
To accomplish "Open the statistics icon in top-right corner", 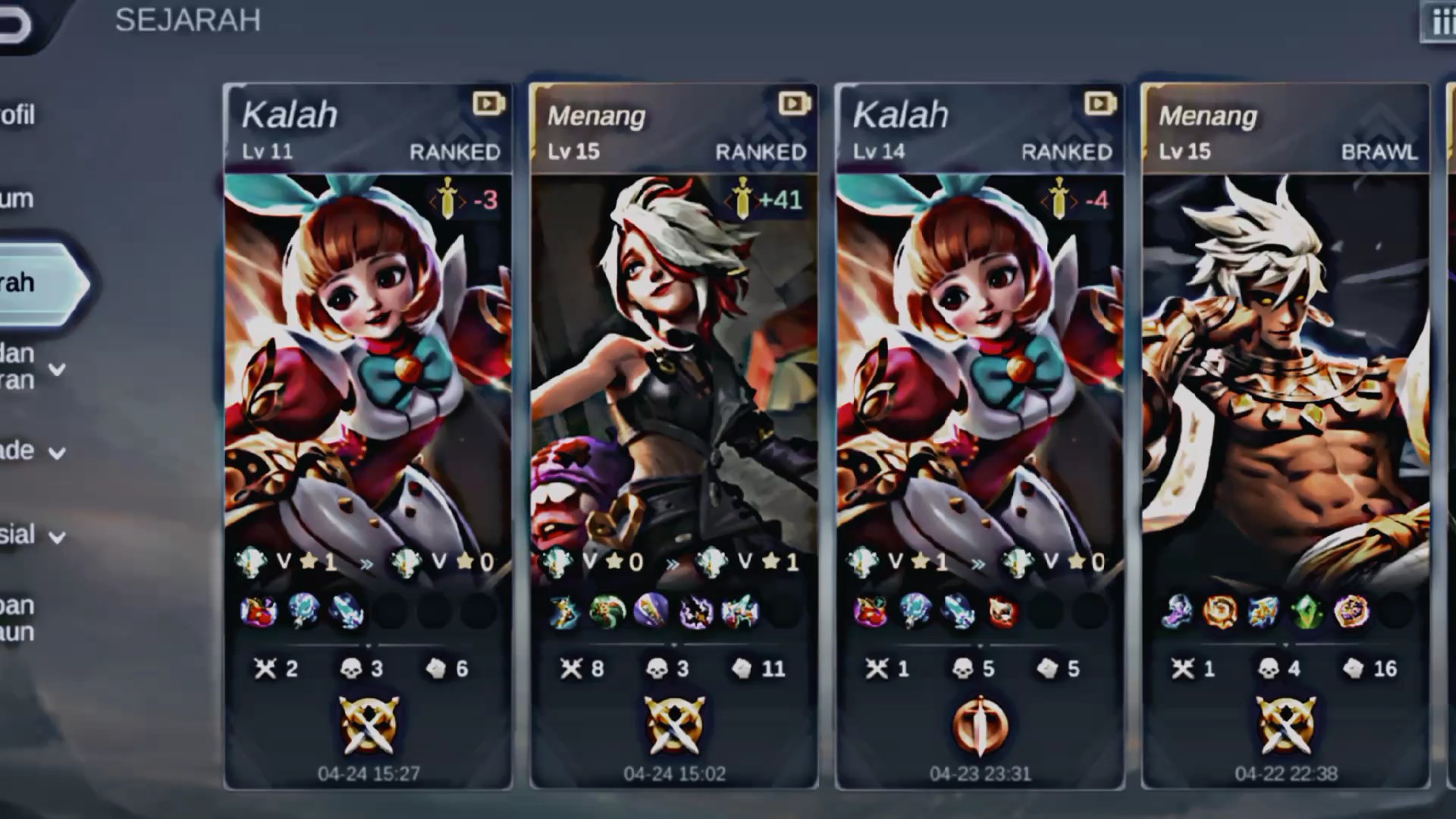I will 1439,21.
